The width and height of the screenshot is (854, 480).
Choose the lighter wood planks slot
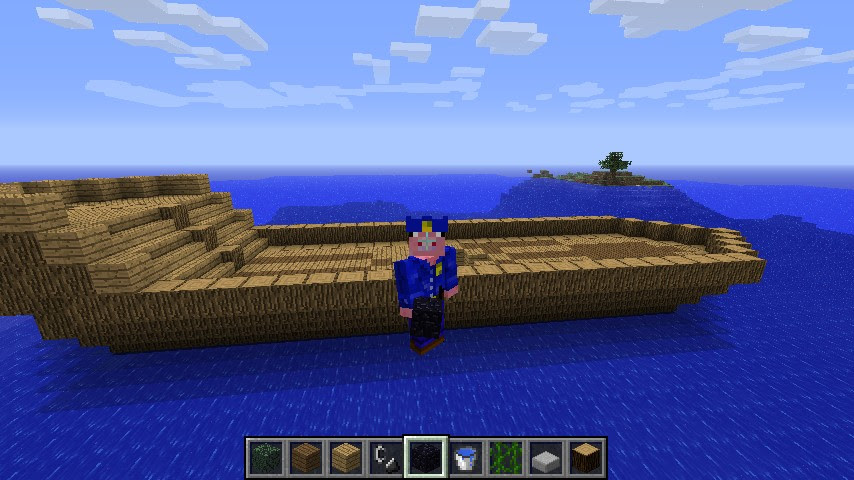(345, 457)
